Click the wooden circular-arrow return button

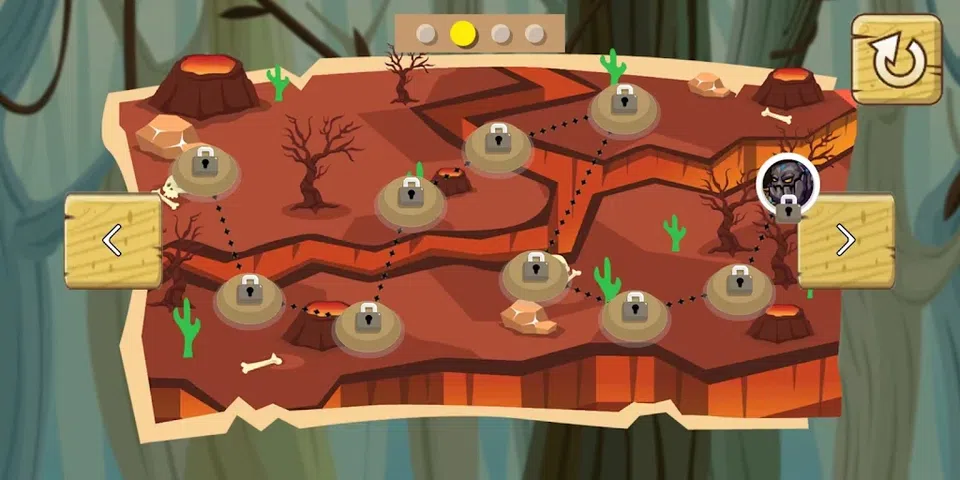896,60
